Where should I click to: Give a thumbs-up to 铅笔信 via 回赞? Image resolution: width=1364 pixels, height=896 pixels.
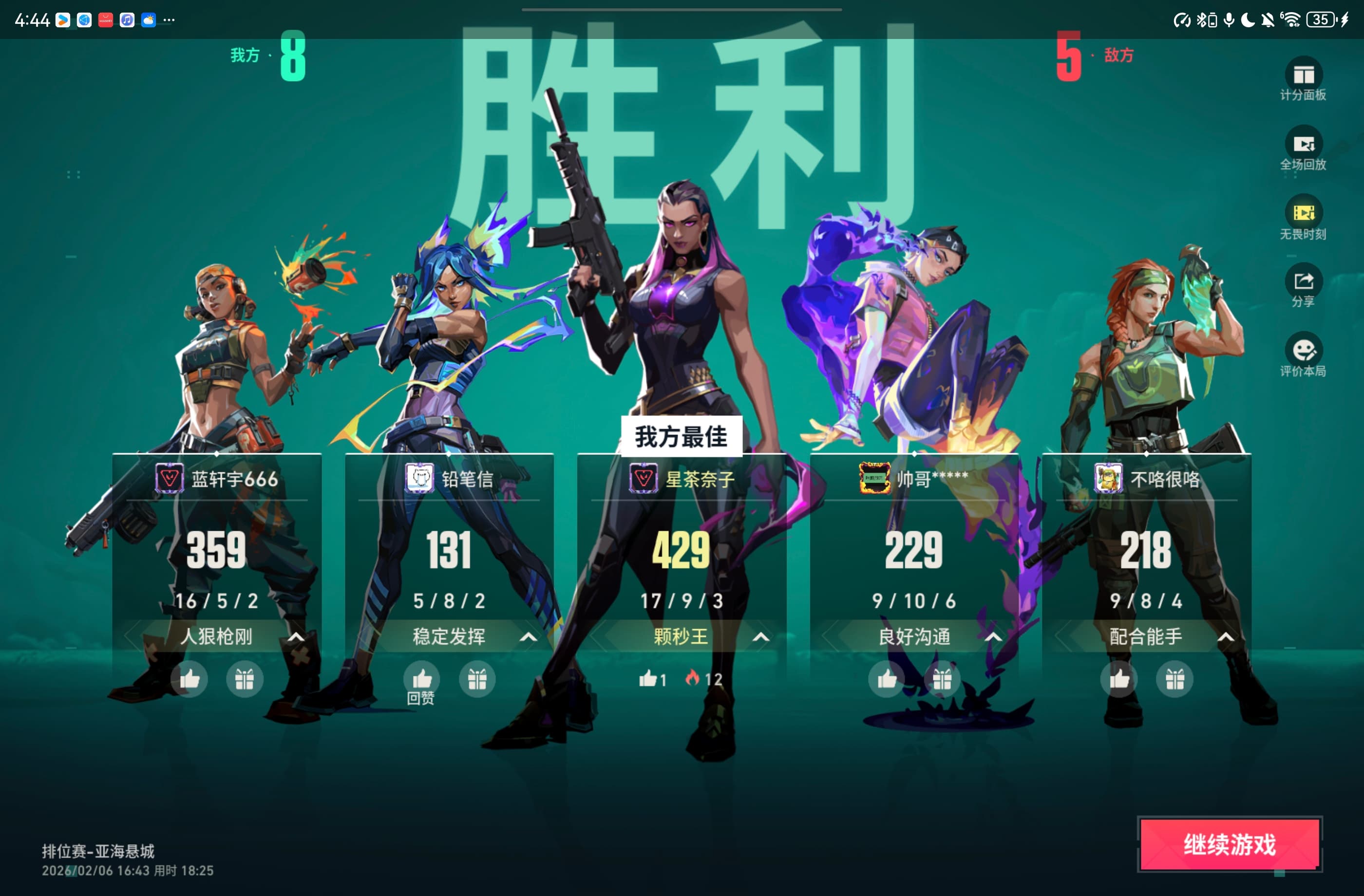(x=422, y=679)
